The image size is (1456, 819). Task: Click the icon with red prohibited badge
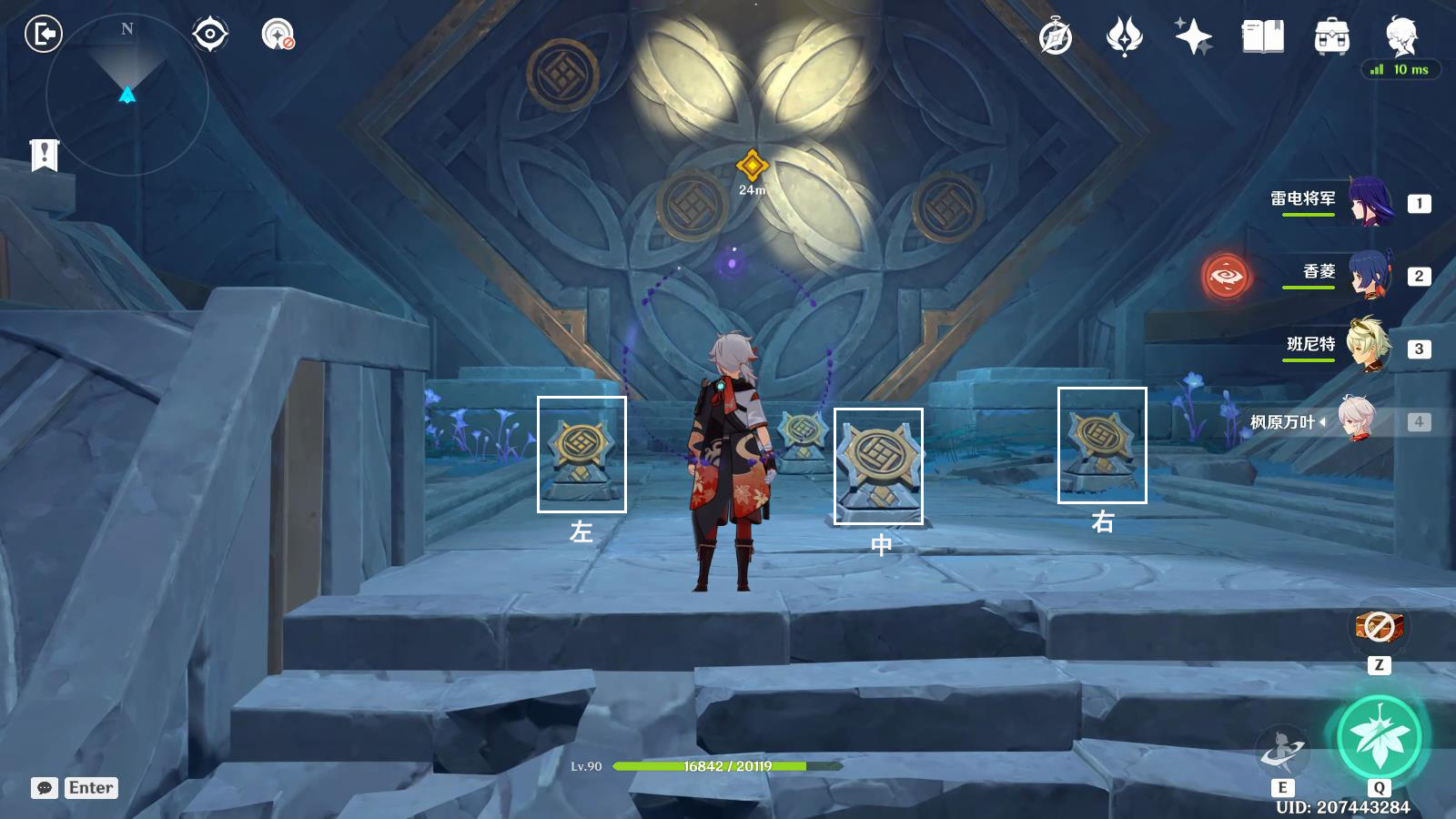[x=278, y=35]
